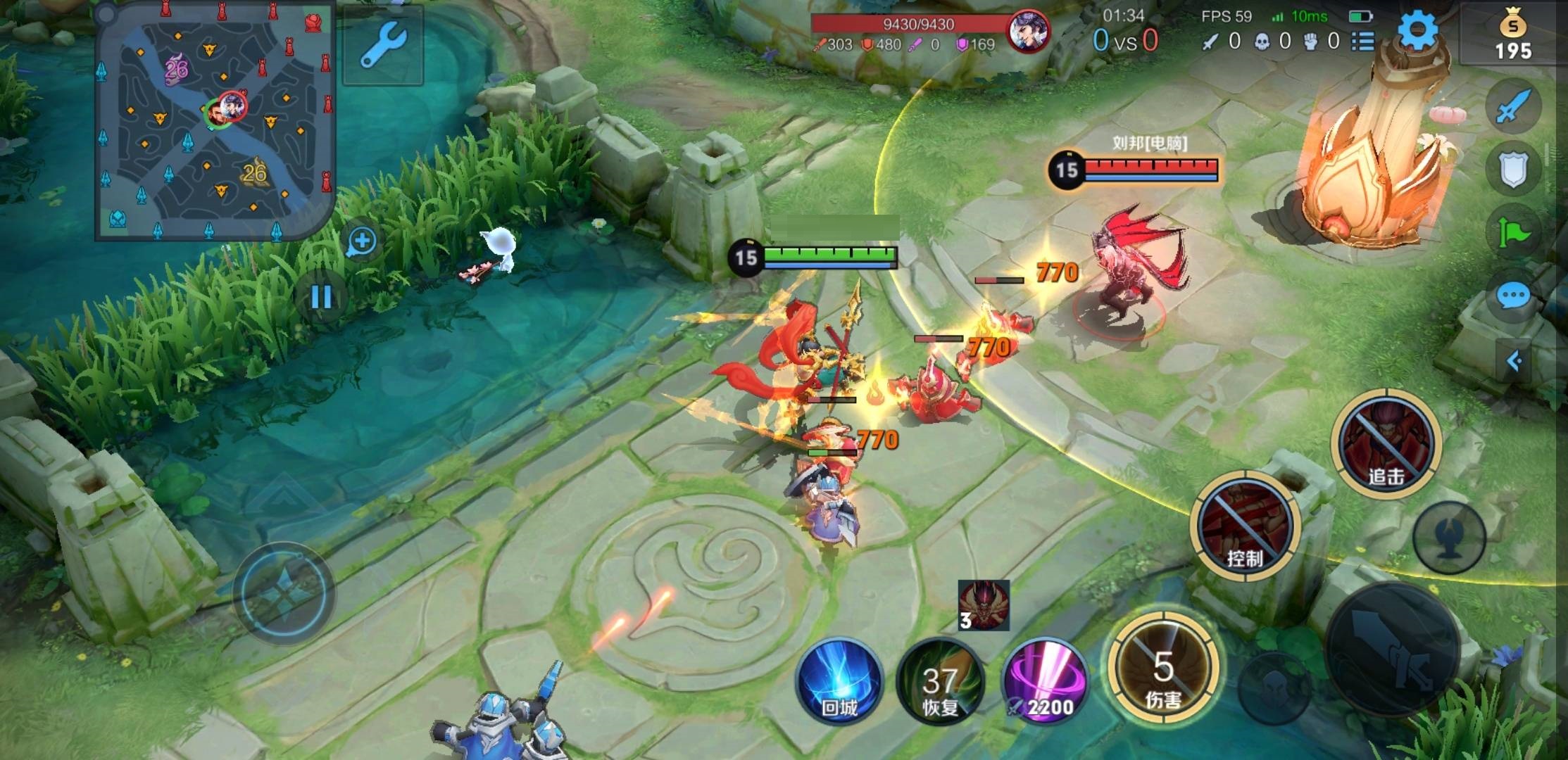The width and height of the screenshot is (1568, 760).
Task: Open the chat bubble panel
Action: [1513, 296]
